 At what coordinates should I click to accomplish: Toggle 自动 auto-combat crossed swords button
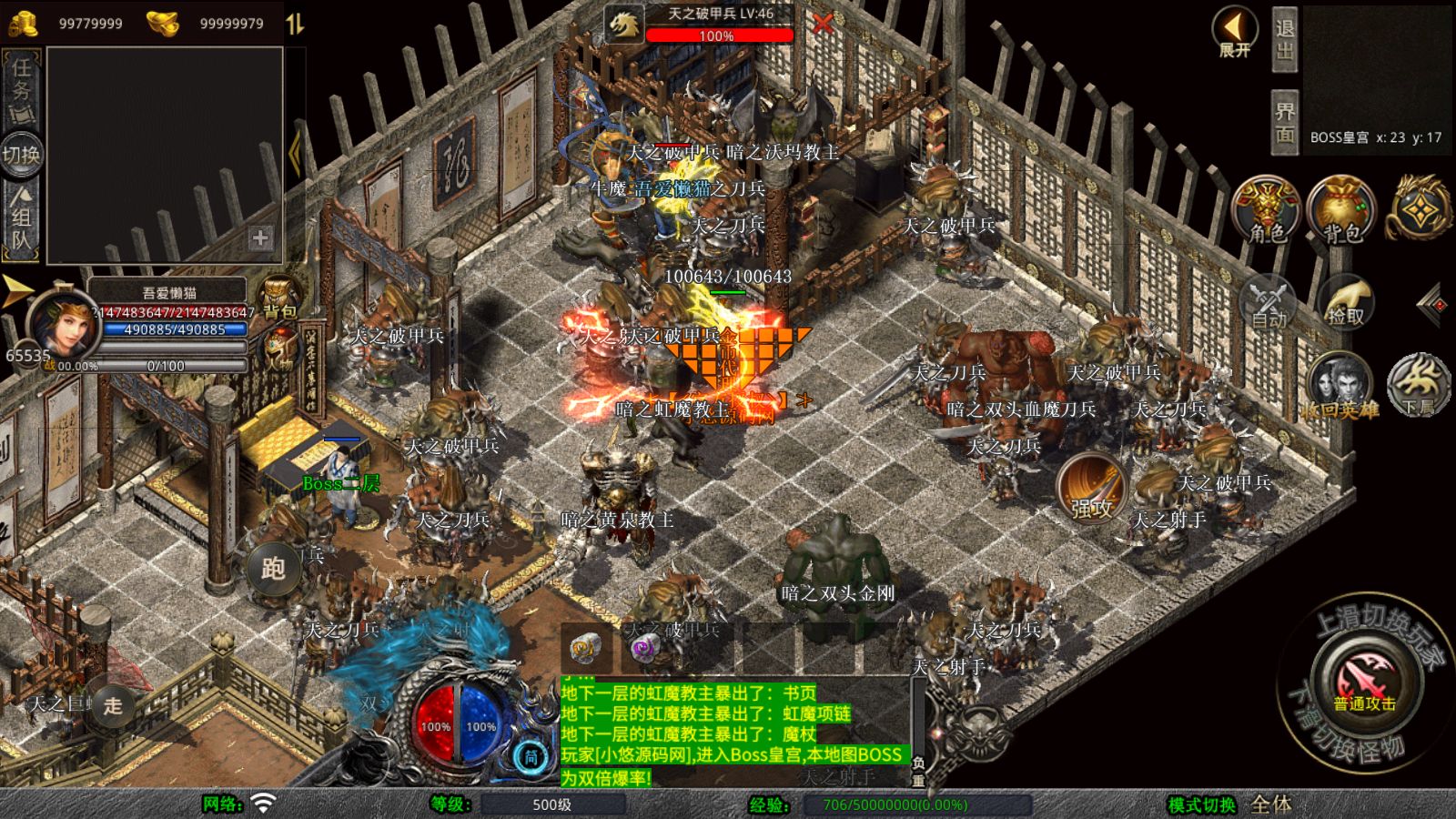[1268, 300]
